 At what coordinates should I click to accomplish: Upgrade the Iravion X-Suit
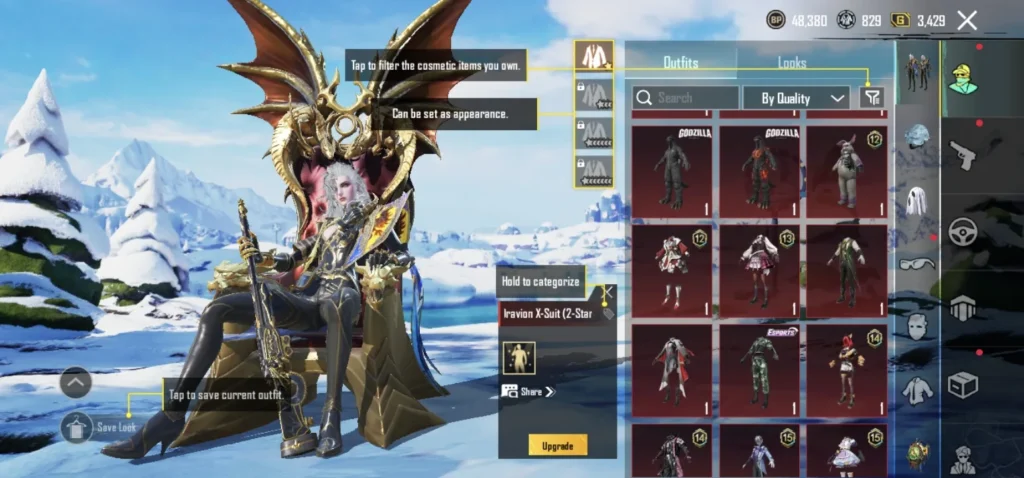point(558,444)
